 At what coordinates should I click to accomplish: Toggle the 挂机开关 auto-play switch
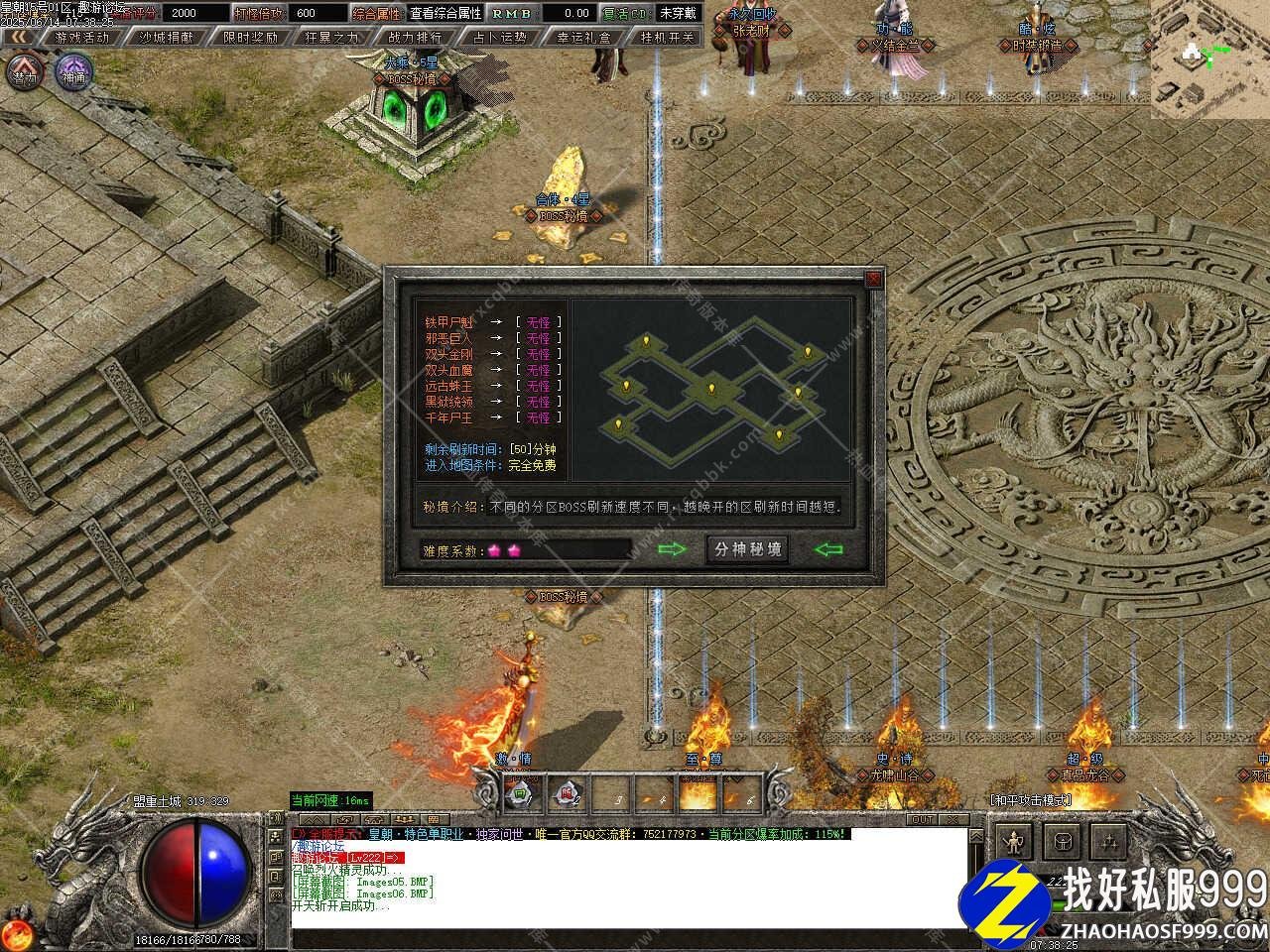click(667, 37)
